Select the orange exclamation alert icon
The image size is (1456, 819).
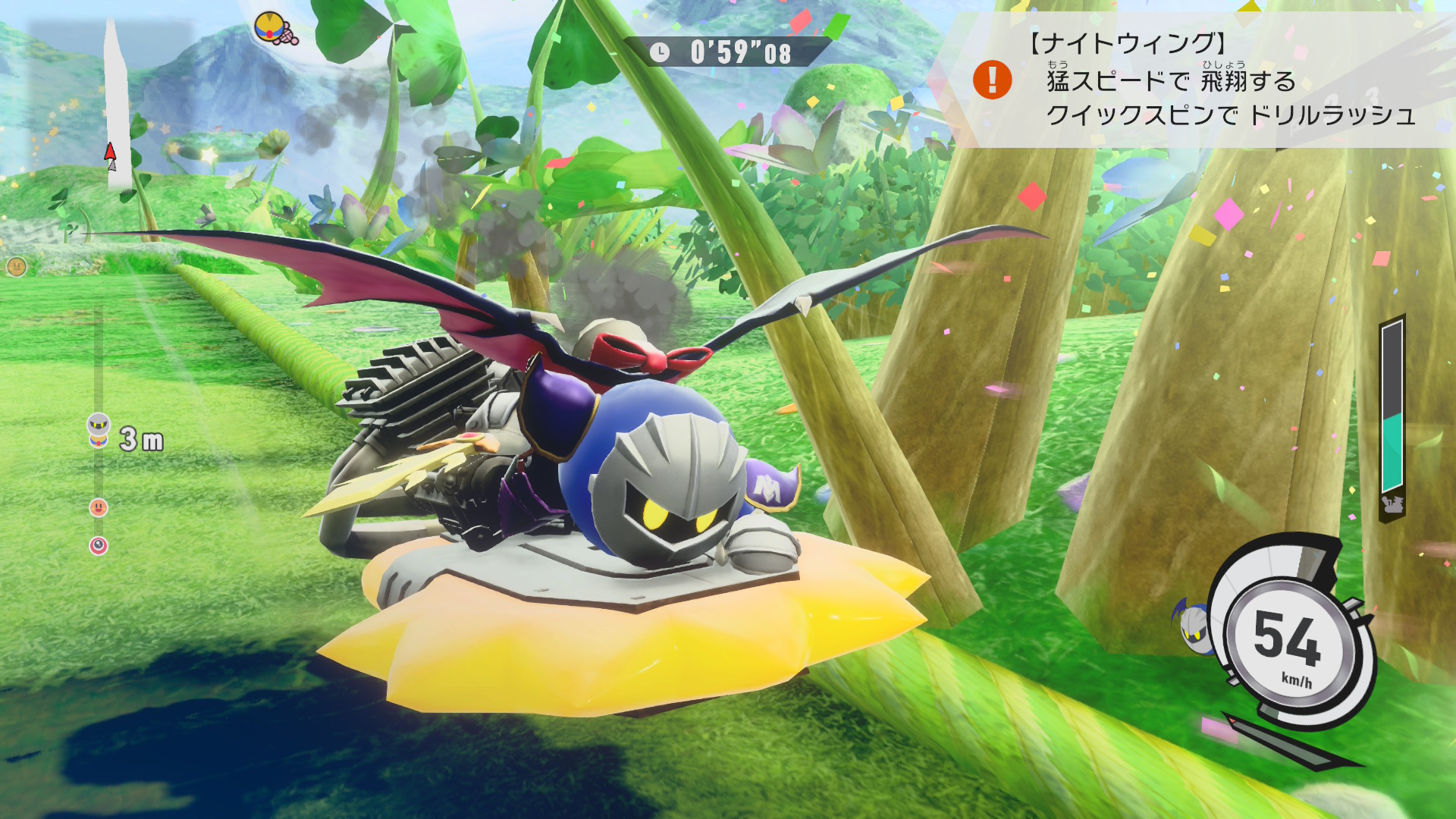(x=992, y=80)
